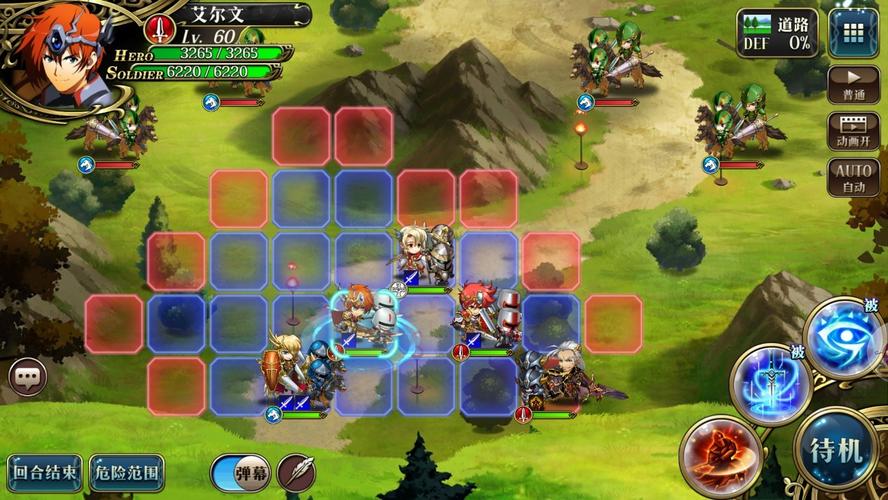Click the feather quill icon
The image size is (888, 500).
(x=296, y=472)
